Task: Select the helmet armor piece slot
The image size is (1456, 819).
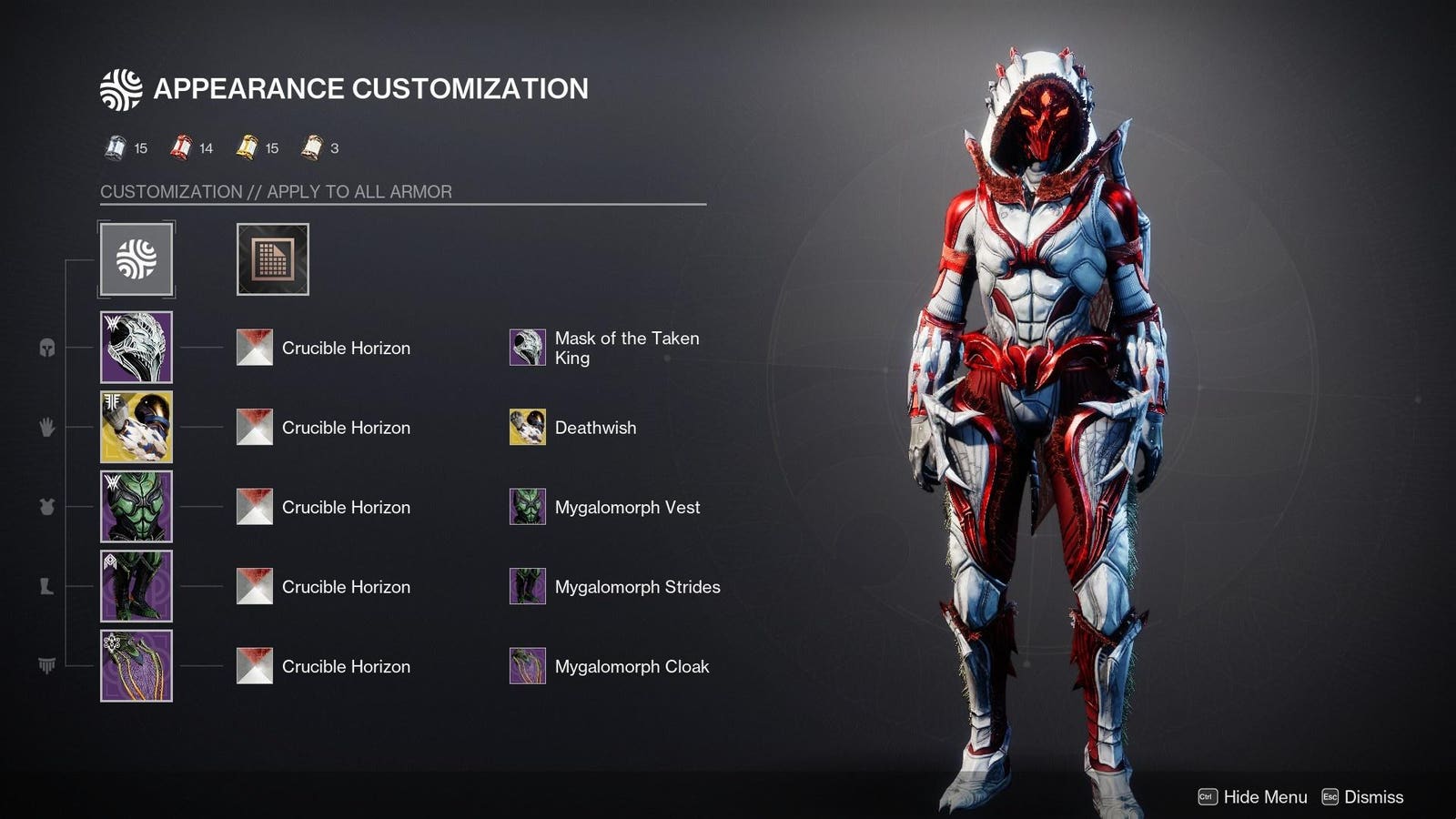Action: [x=136, y=347]
